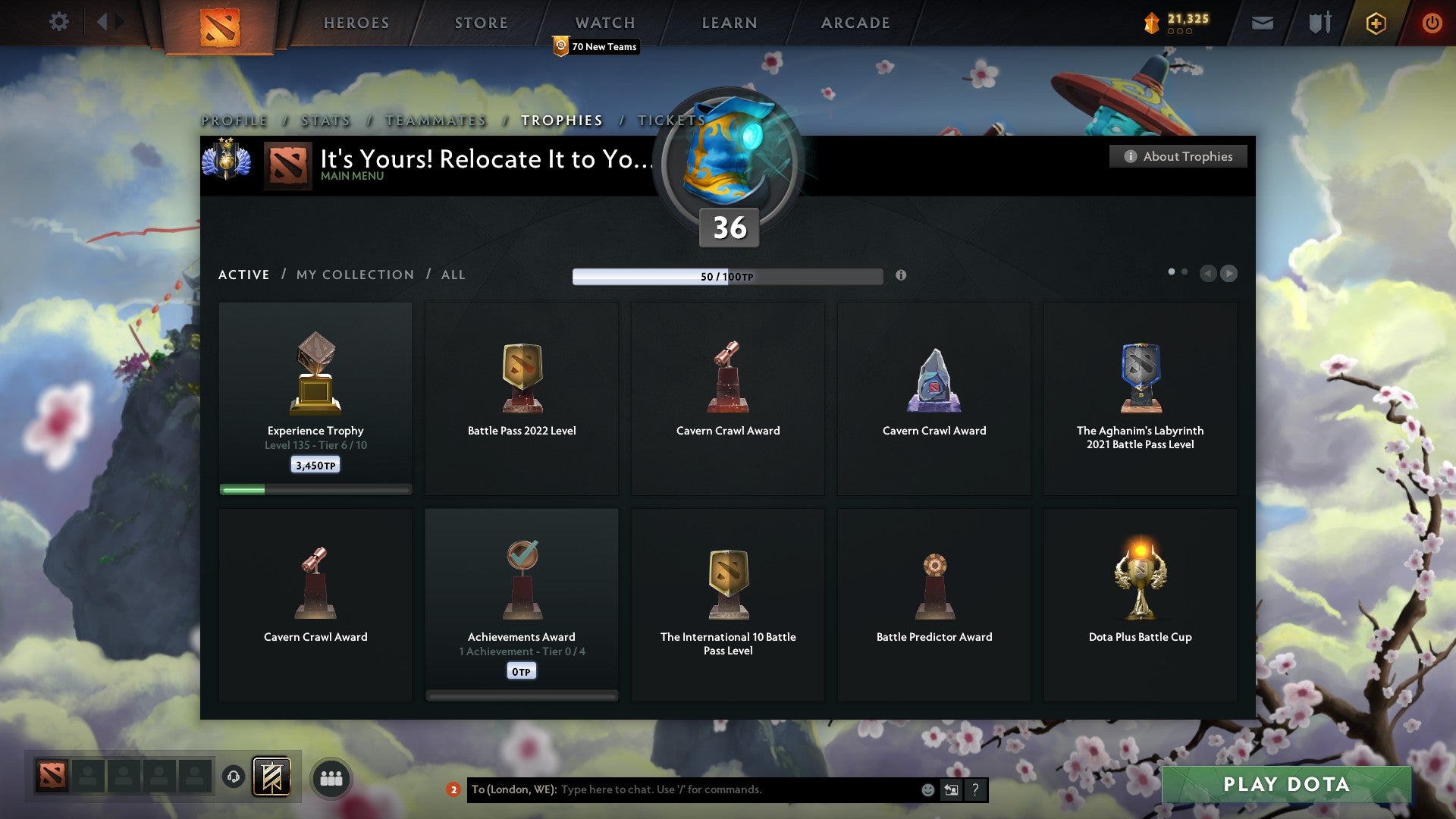Click the previous page arrow for trophies
This screenshot has height=819, width=1456.
tap(1209, 273)
